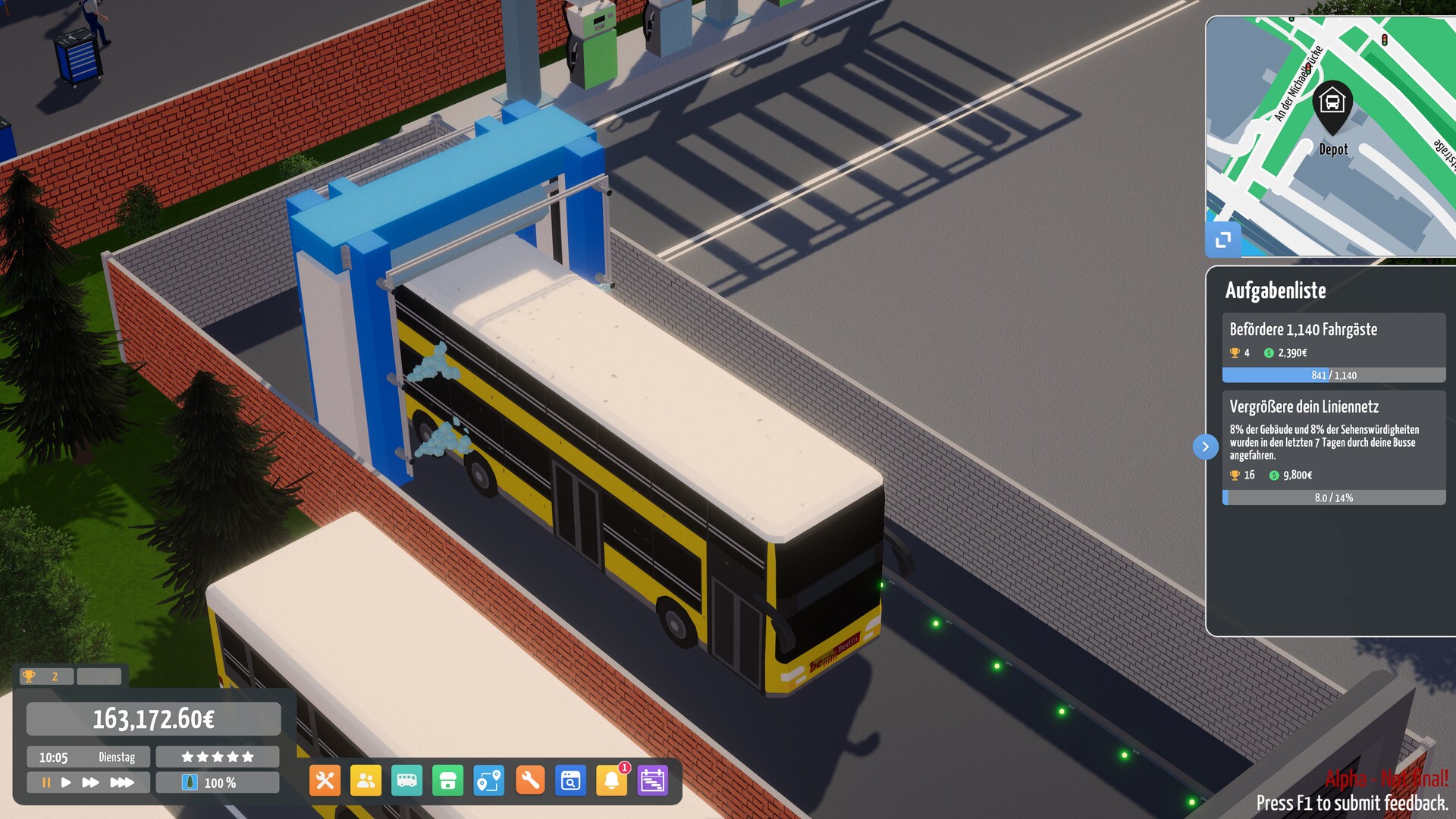Open the staff management panel
This screenshot has width=1456, height=819.
[x=366, y=781]
